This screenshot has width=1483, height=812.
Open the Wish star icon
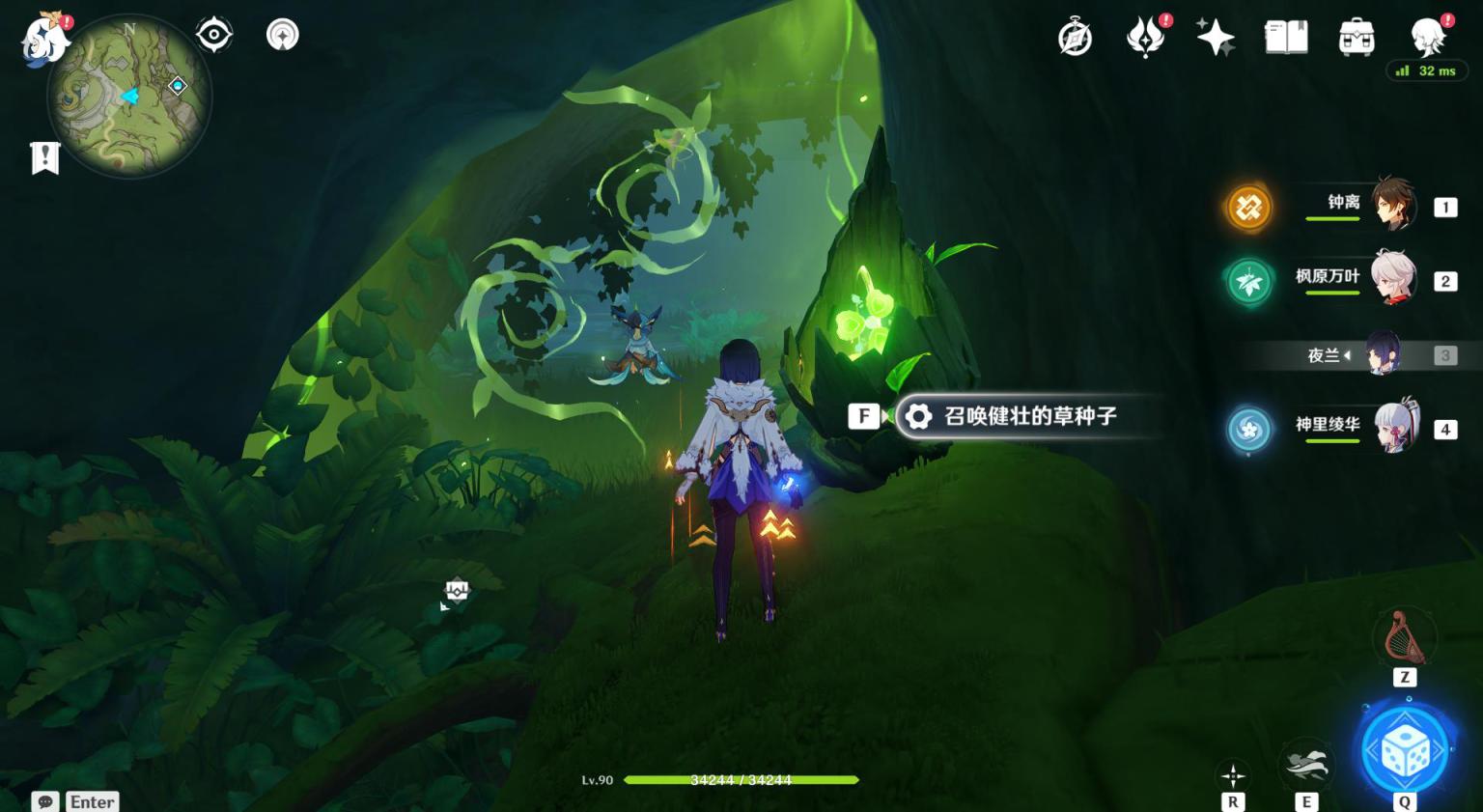coord(1216,39)
